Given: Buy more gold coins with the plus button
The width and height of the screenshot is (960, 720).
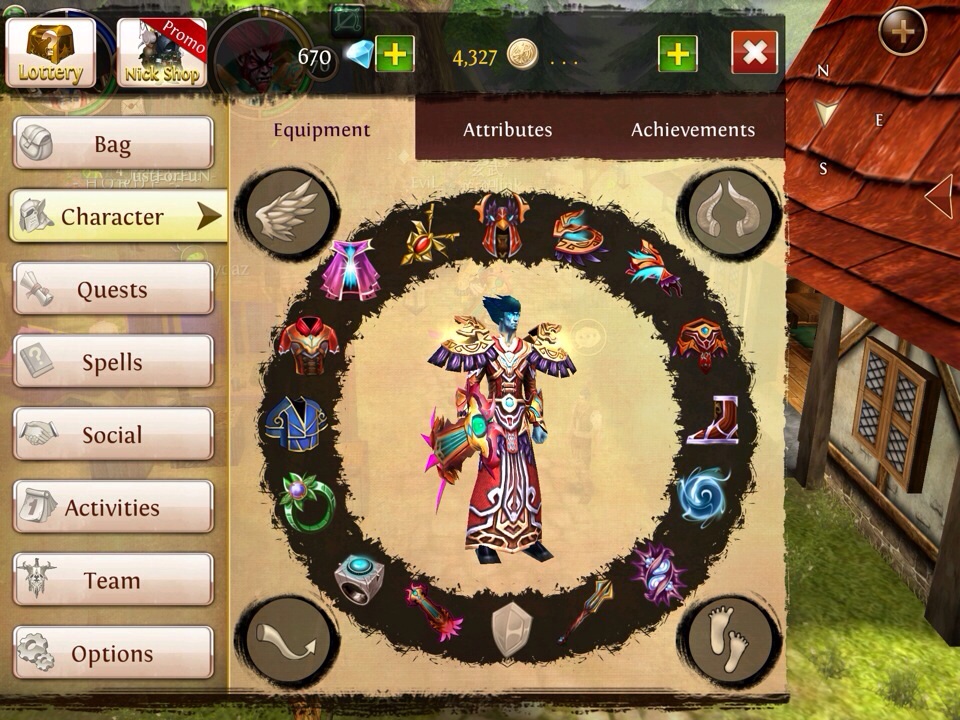Looking at the screenshot, I should (677, 54).
